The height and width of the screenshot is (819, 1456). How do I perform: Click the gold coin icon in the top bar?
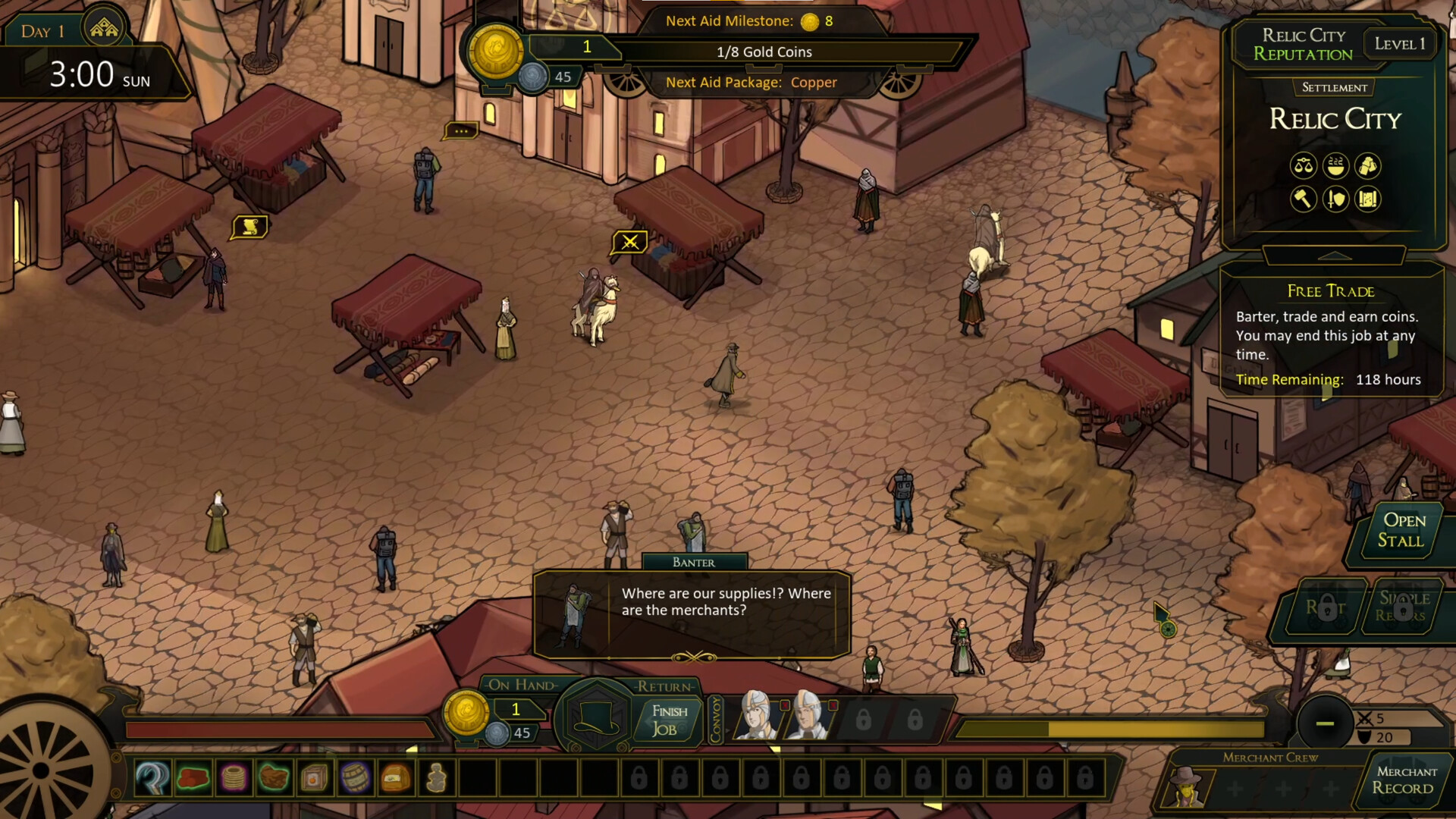(x=497, y=53)
